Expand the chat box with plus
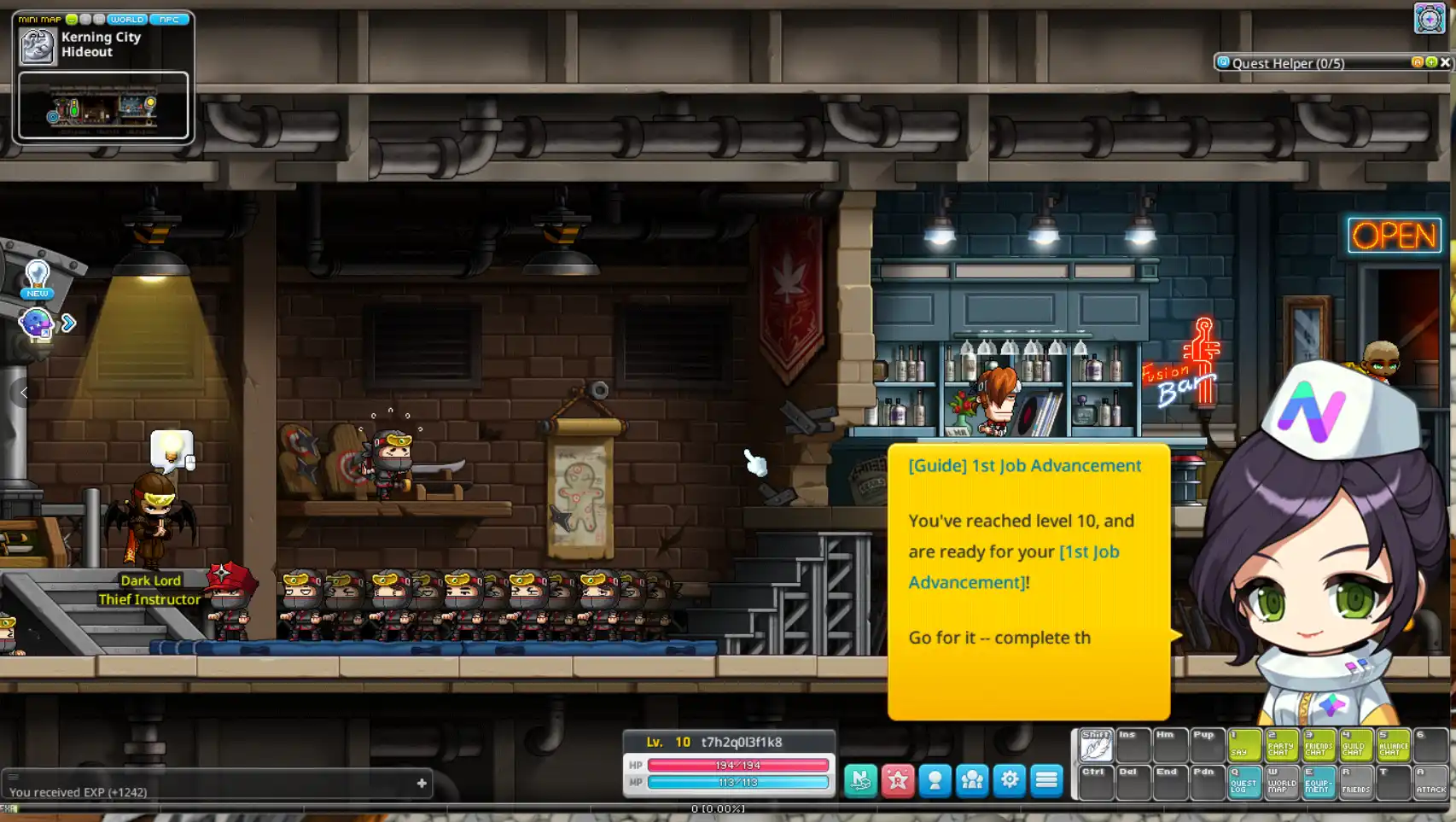The image size is (1456, 822). click(422, 783)
